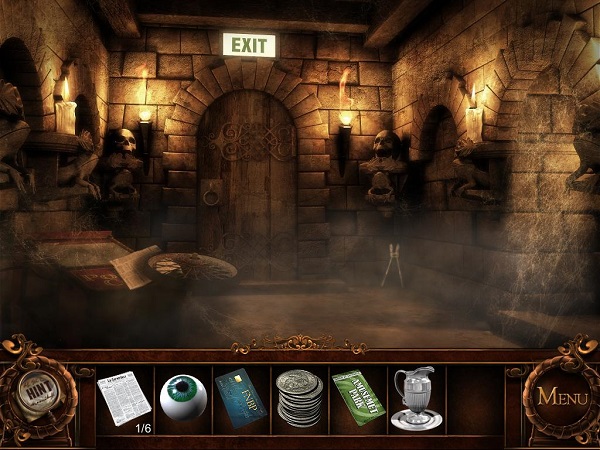Choose the silver pitcher on tray
Image resolution: width=600 pixels, height=450 pixels.
coord(415,398)
